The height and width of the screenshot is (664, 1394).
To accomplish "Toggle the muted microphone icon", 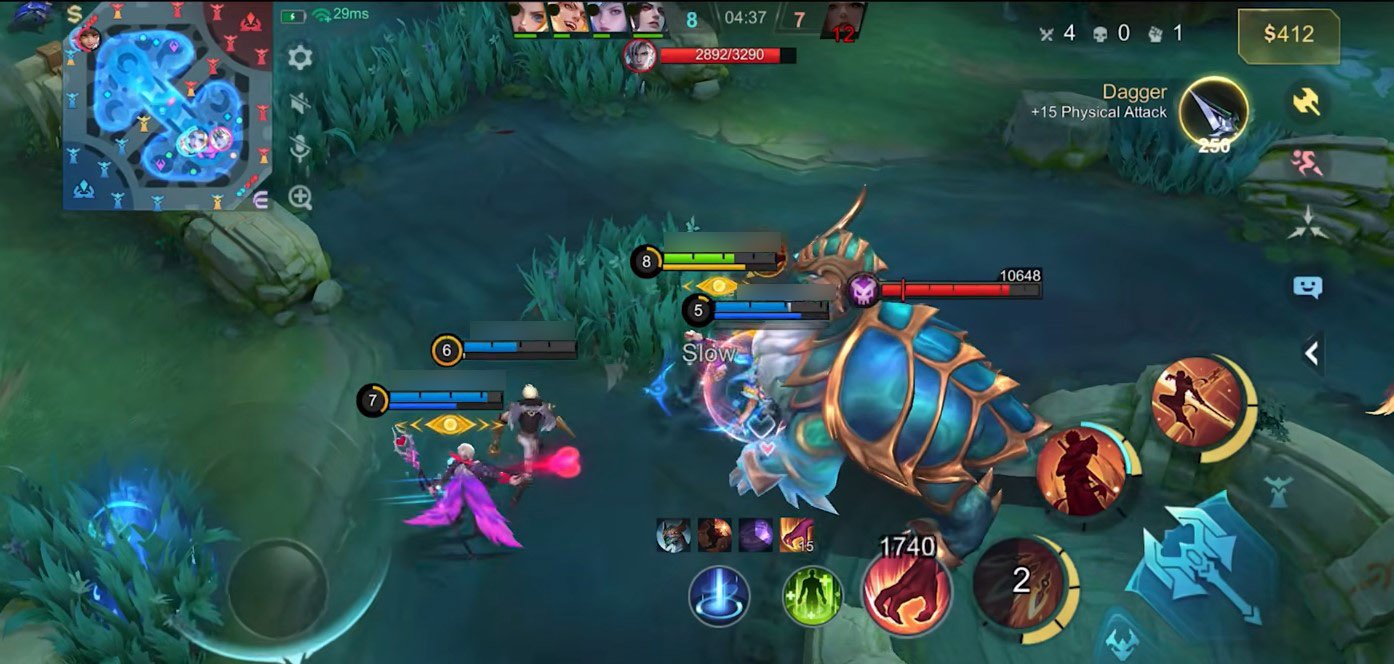I will pos(299,150).
